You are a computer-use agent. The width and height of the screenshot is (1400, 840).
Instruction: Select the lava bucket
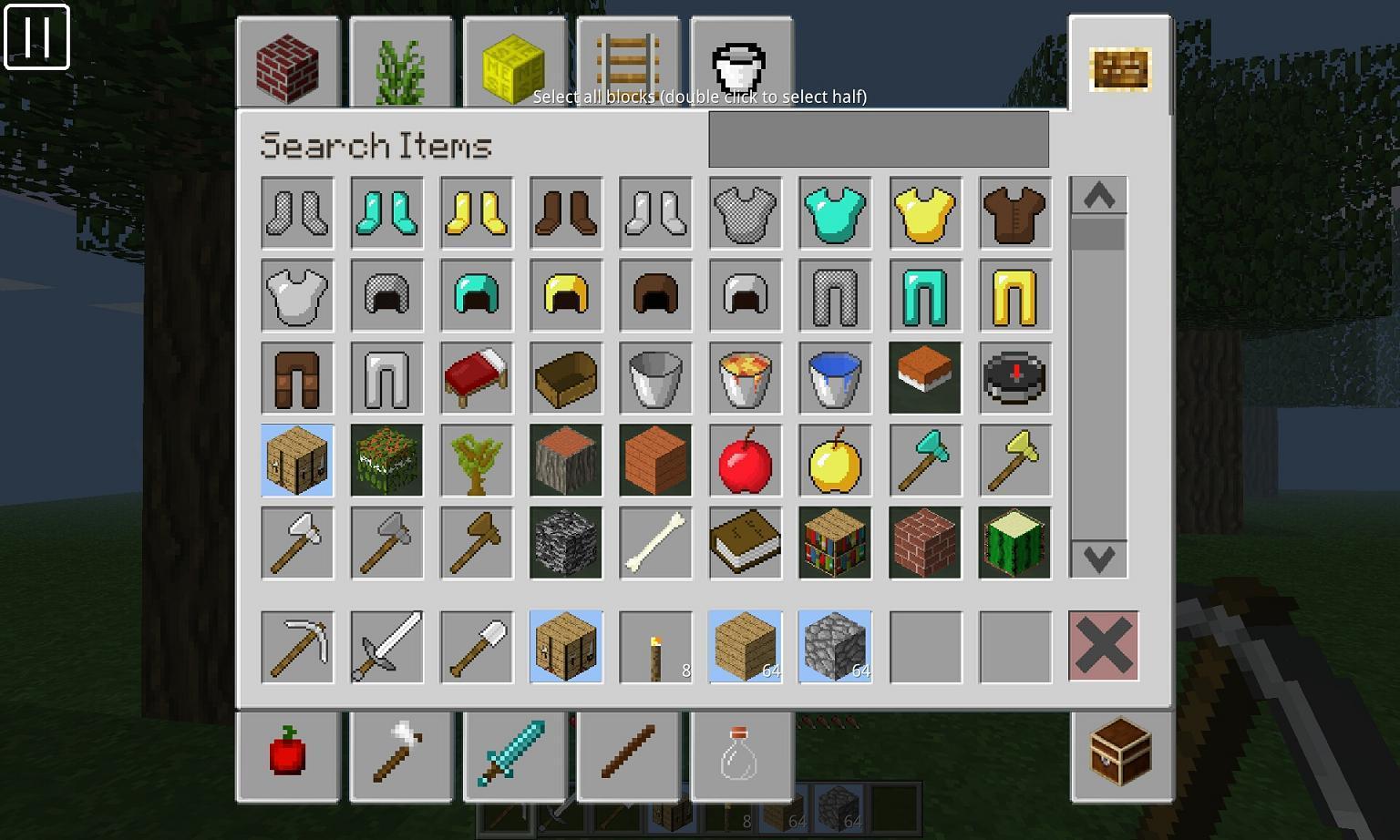745,378
